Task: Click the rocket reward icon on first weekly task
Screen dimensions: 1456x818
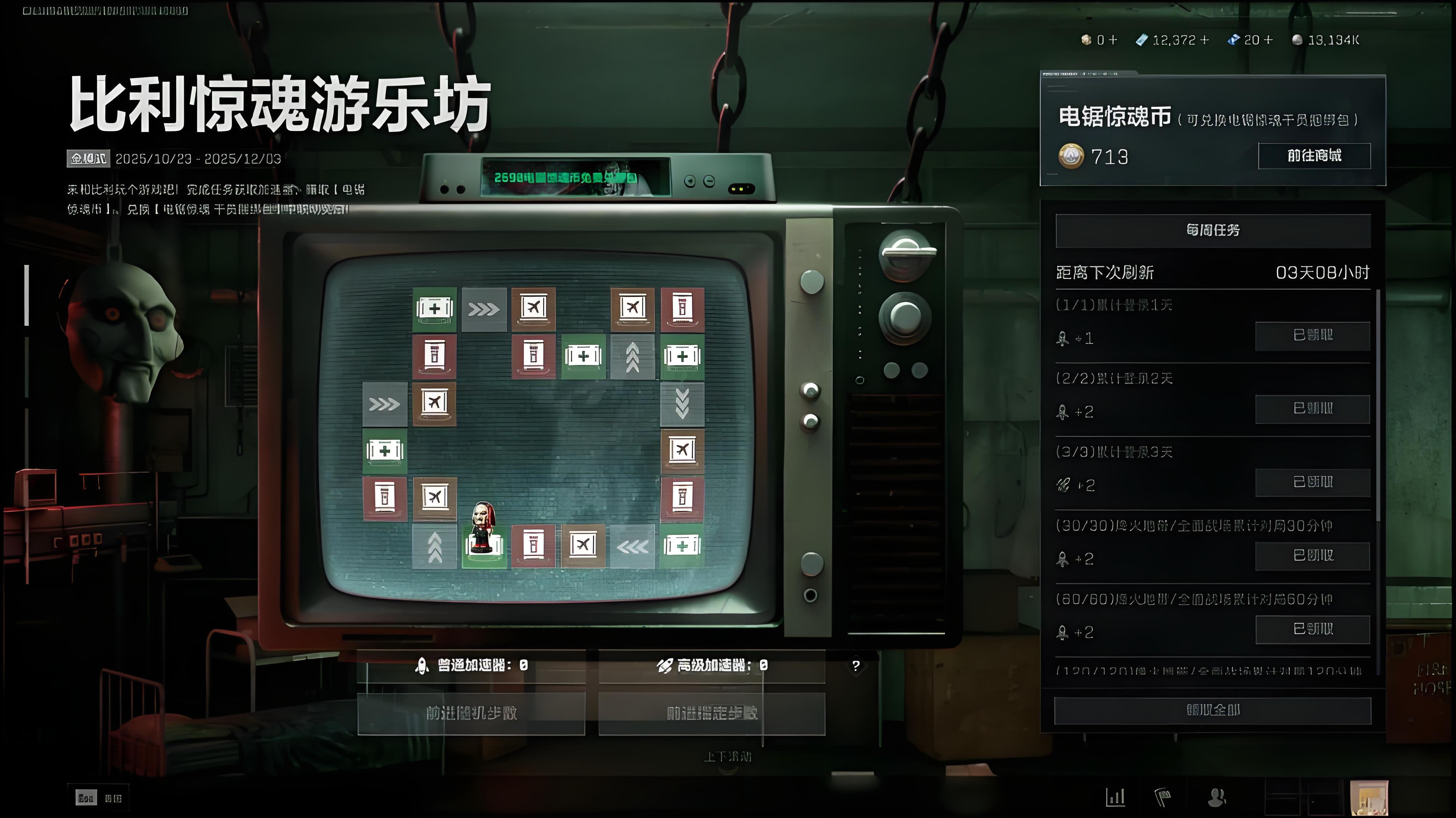Action: tap(1063, 338)
